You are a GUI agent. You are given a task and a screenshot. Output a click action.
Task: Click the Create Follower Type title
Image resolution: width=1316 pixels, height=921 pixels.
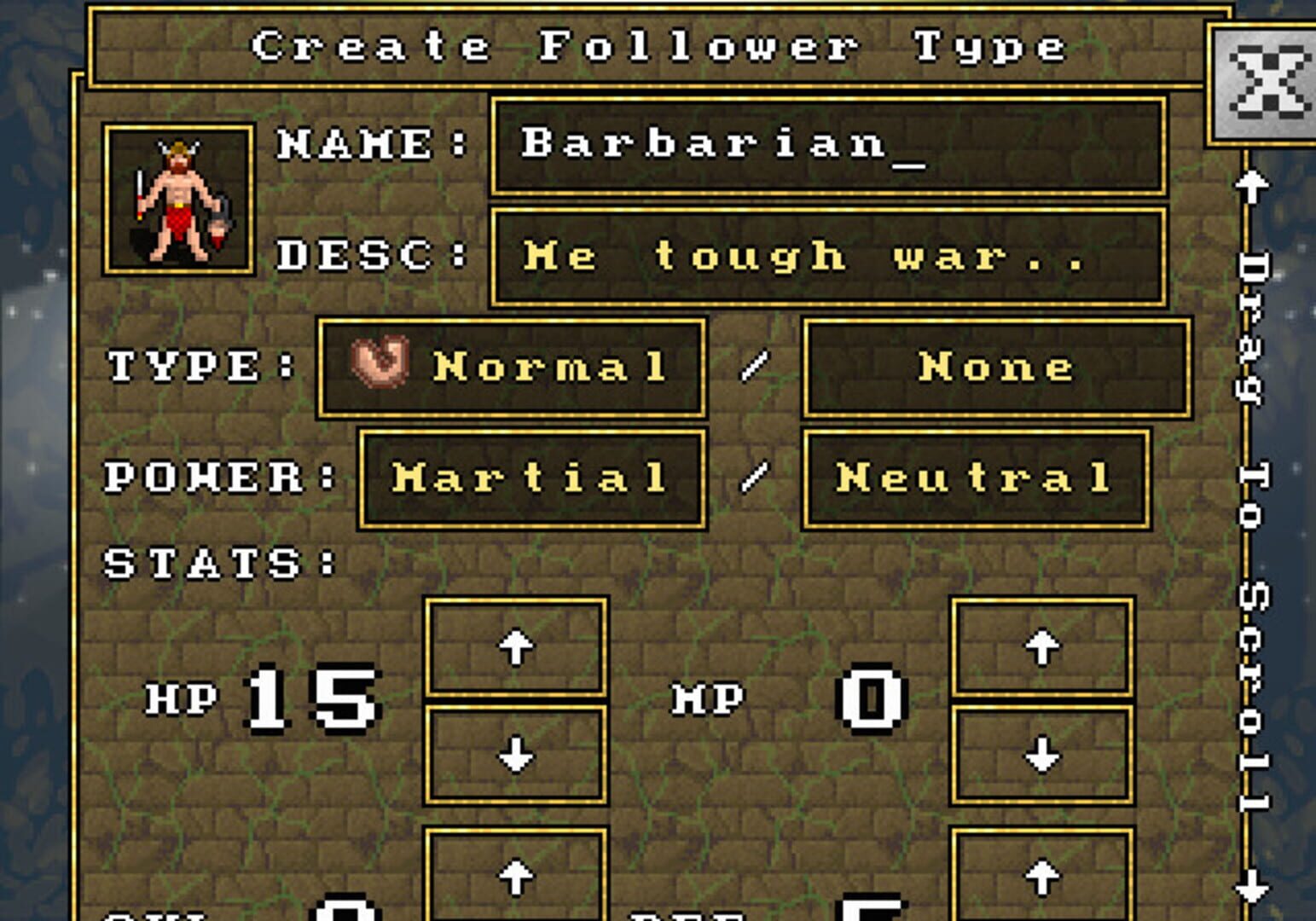click(657, 47)
